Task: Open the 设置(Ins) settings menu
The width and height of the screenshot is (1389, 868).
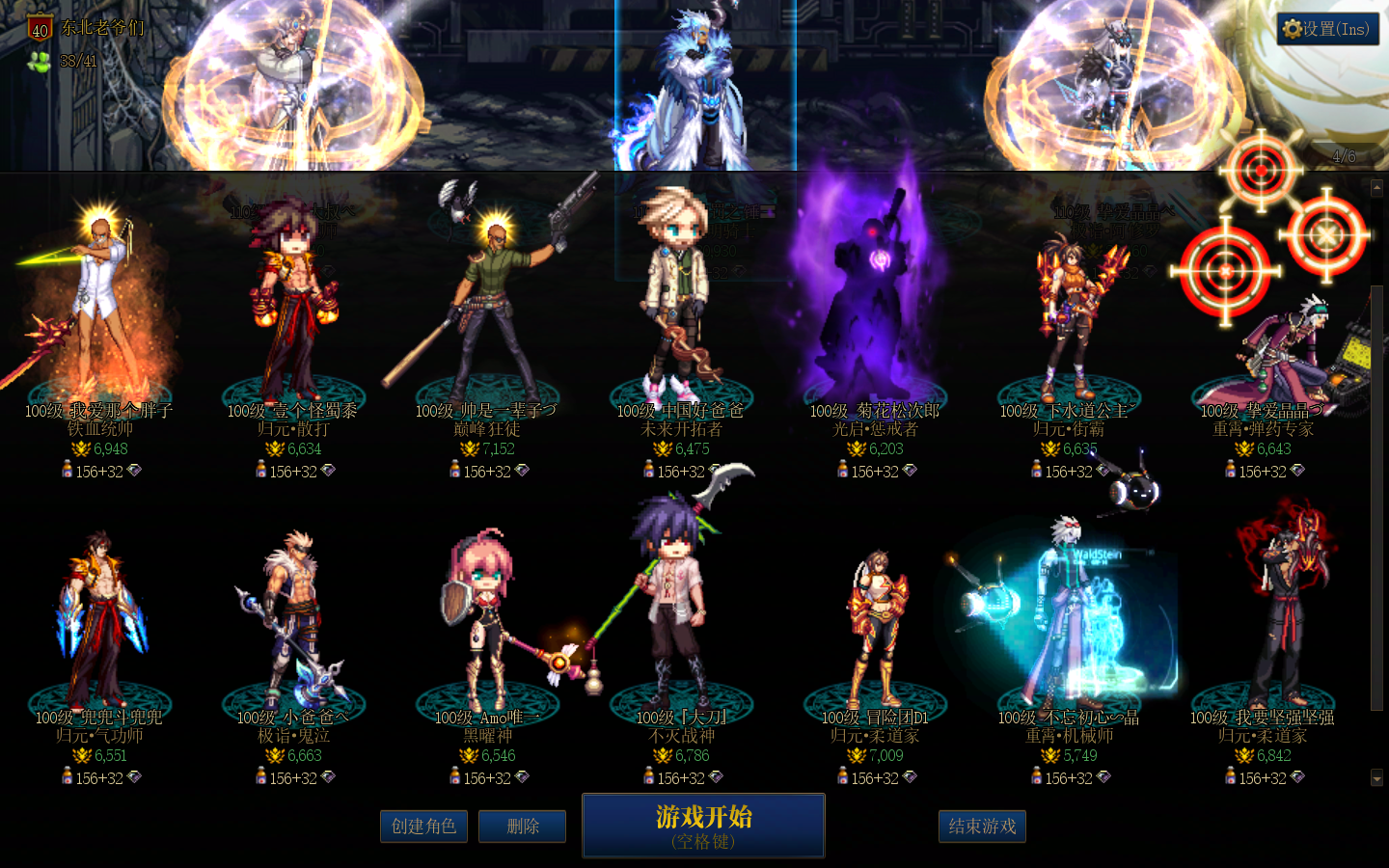Action: point(1327,29)
